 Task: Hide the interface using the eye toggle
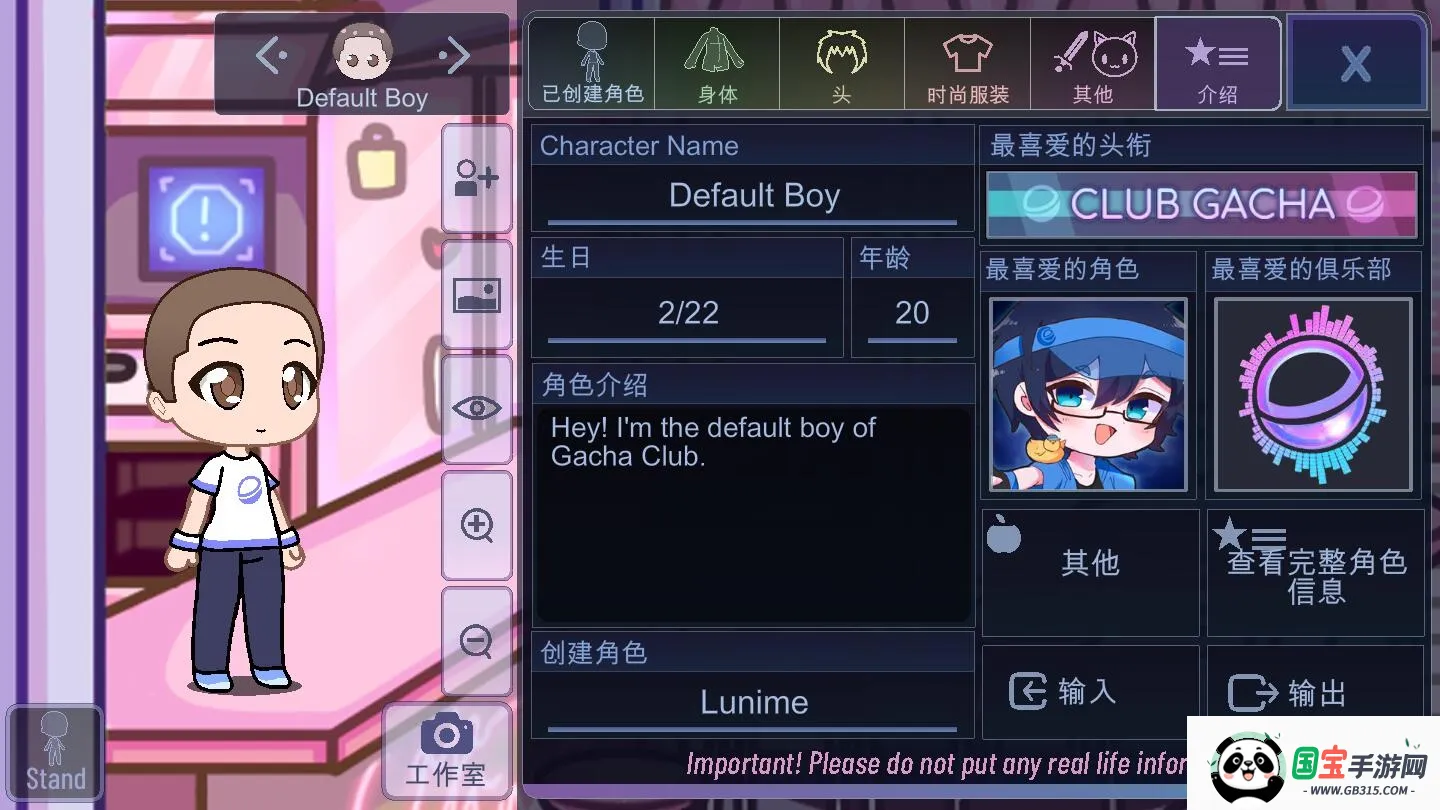pyautogui.click(x=476, y=408)
